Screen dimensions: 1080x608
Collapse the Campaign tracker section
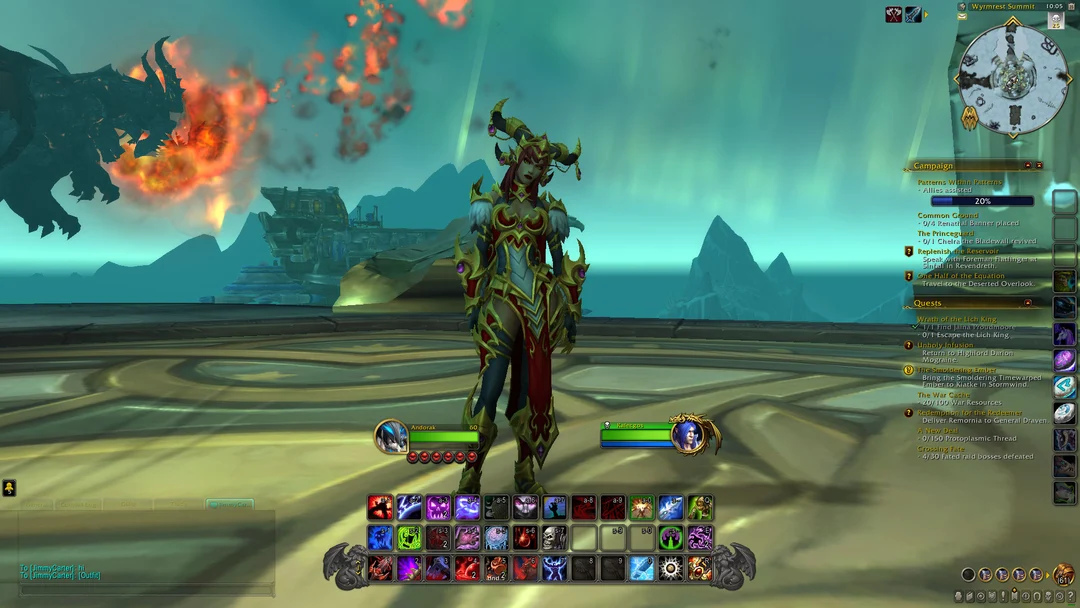coord(1028,165)
